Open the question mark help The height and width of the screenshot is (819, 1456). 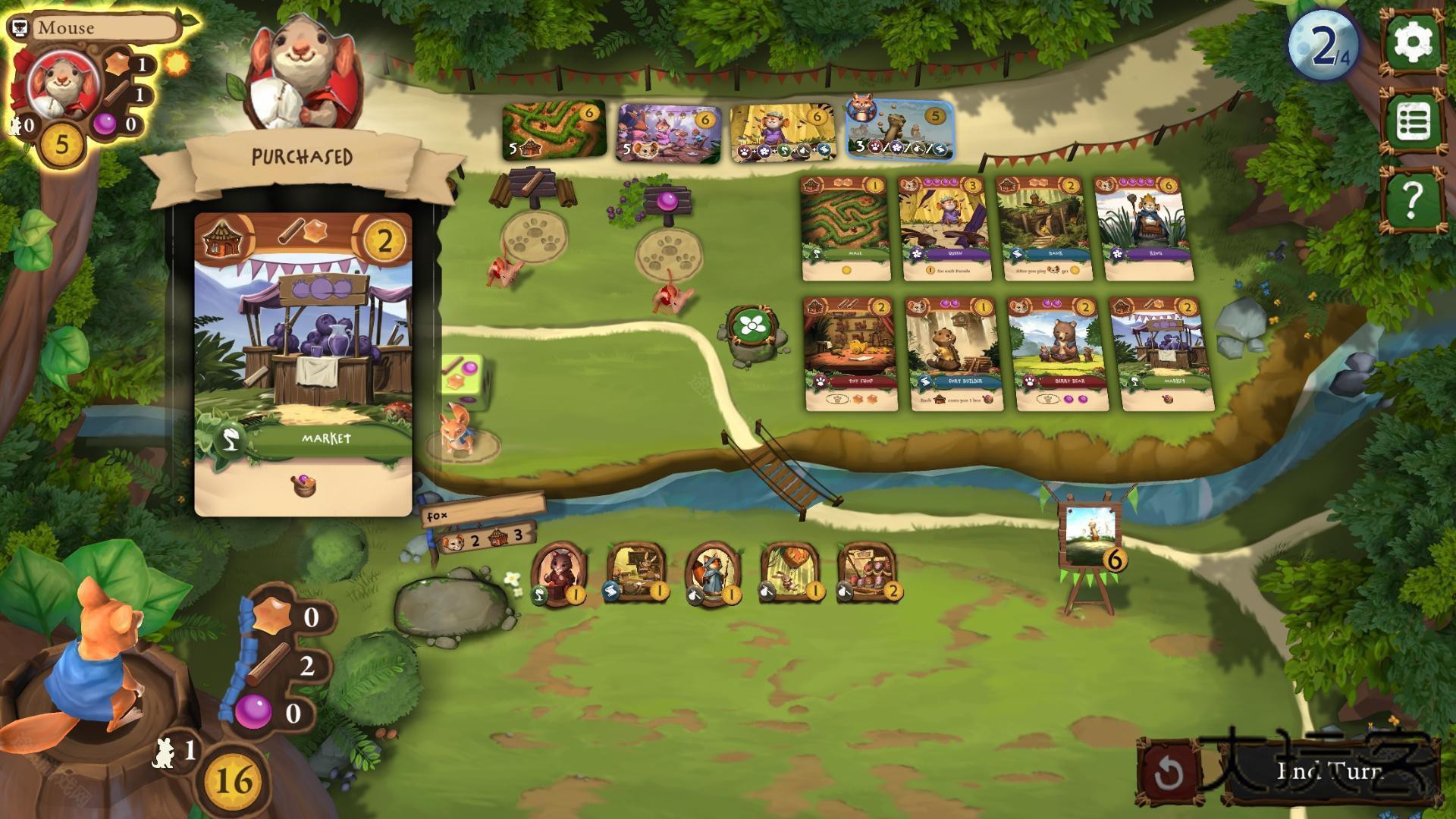[x=1414, y=201]
